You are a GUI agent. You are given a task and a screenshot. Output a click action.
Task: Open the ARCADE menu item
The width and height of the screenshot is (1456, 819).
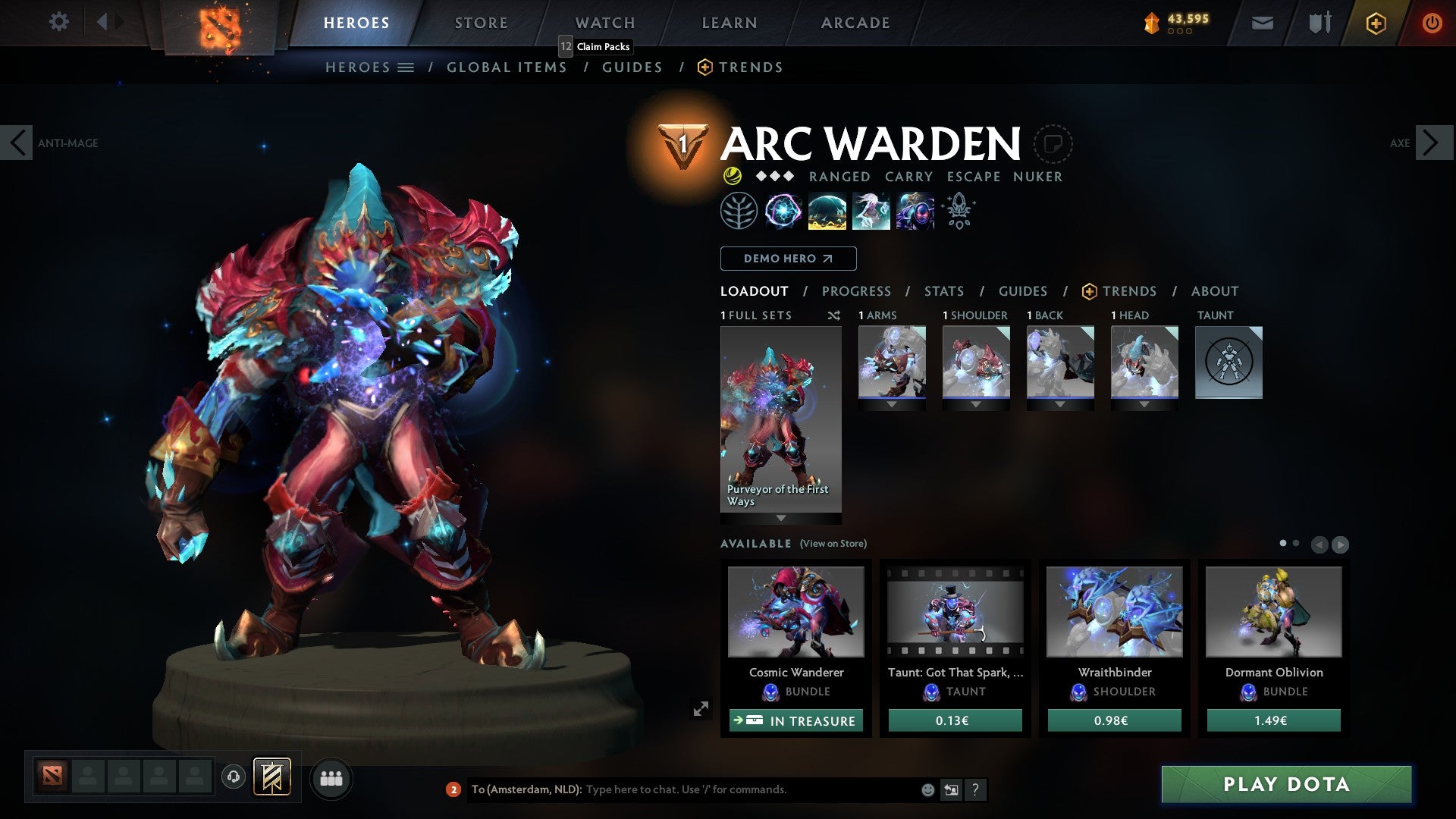(855, 22)
